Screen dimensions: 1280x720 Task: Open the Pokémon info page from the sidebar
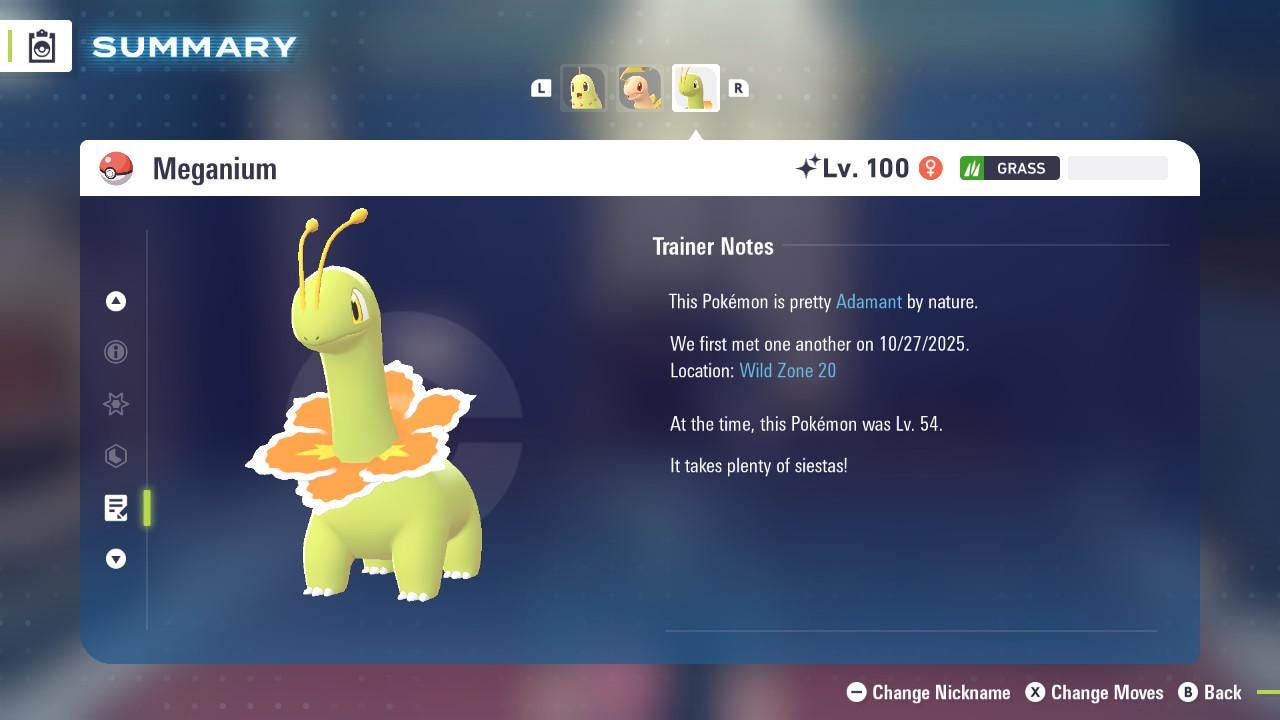116,352
